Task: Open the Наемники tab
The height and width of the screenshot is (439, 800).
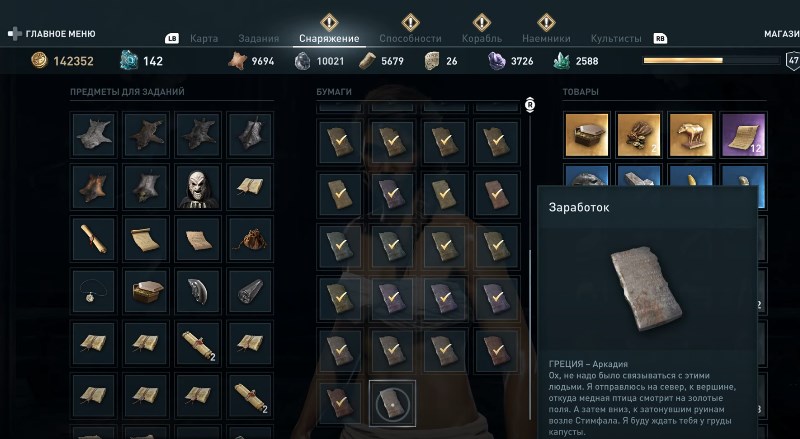Action: 546,38
